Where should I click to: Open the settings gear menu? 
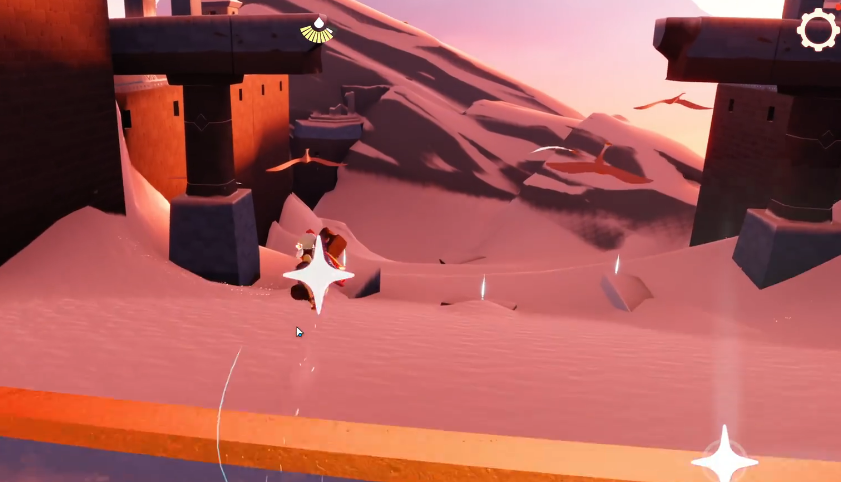click(818, 30)
